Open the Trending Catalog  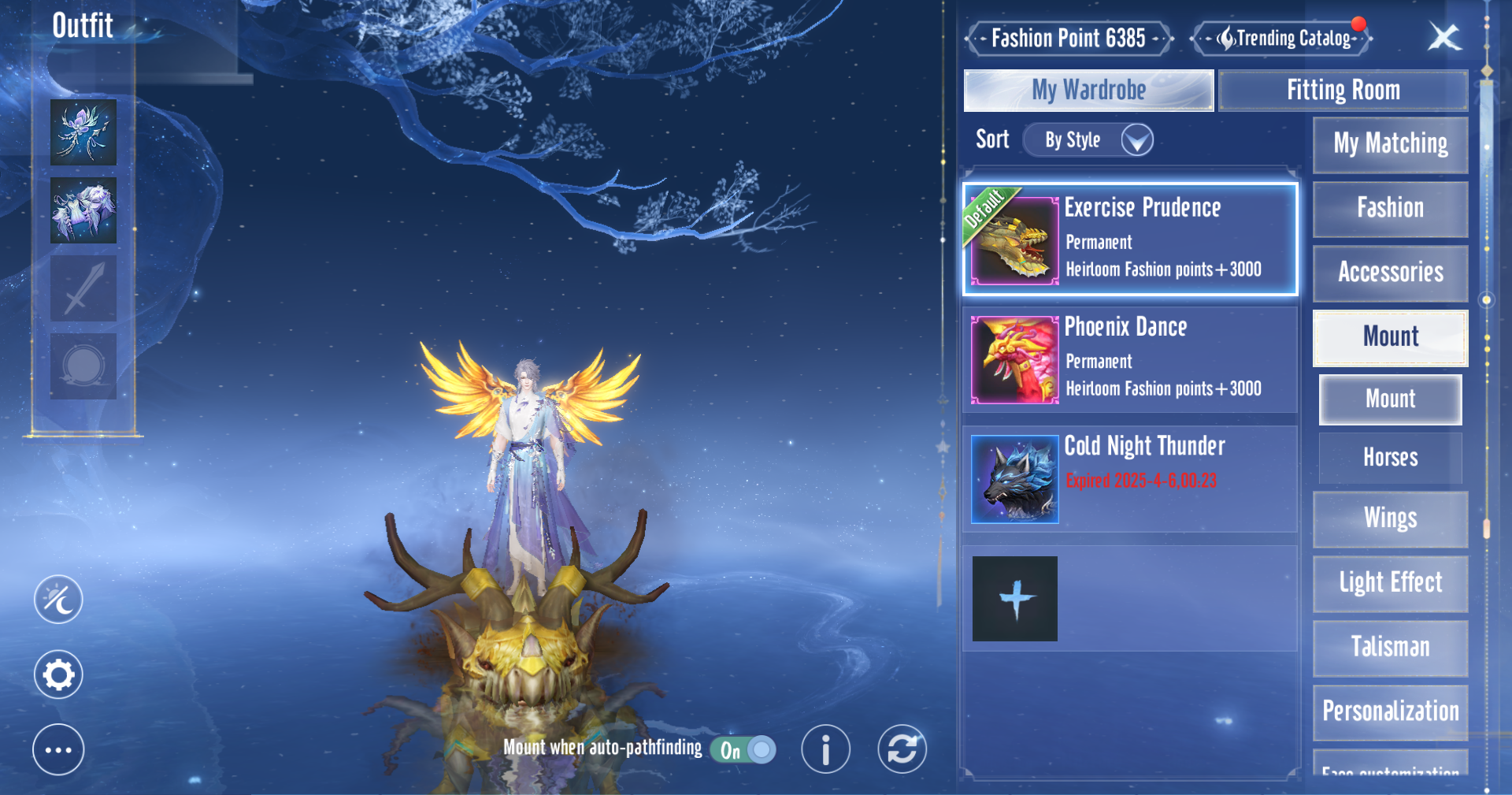pos(1283,38)
